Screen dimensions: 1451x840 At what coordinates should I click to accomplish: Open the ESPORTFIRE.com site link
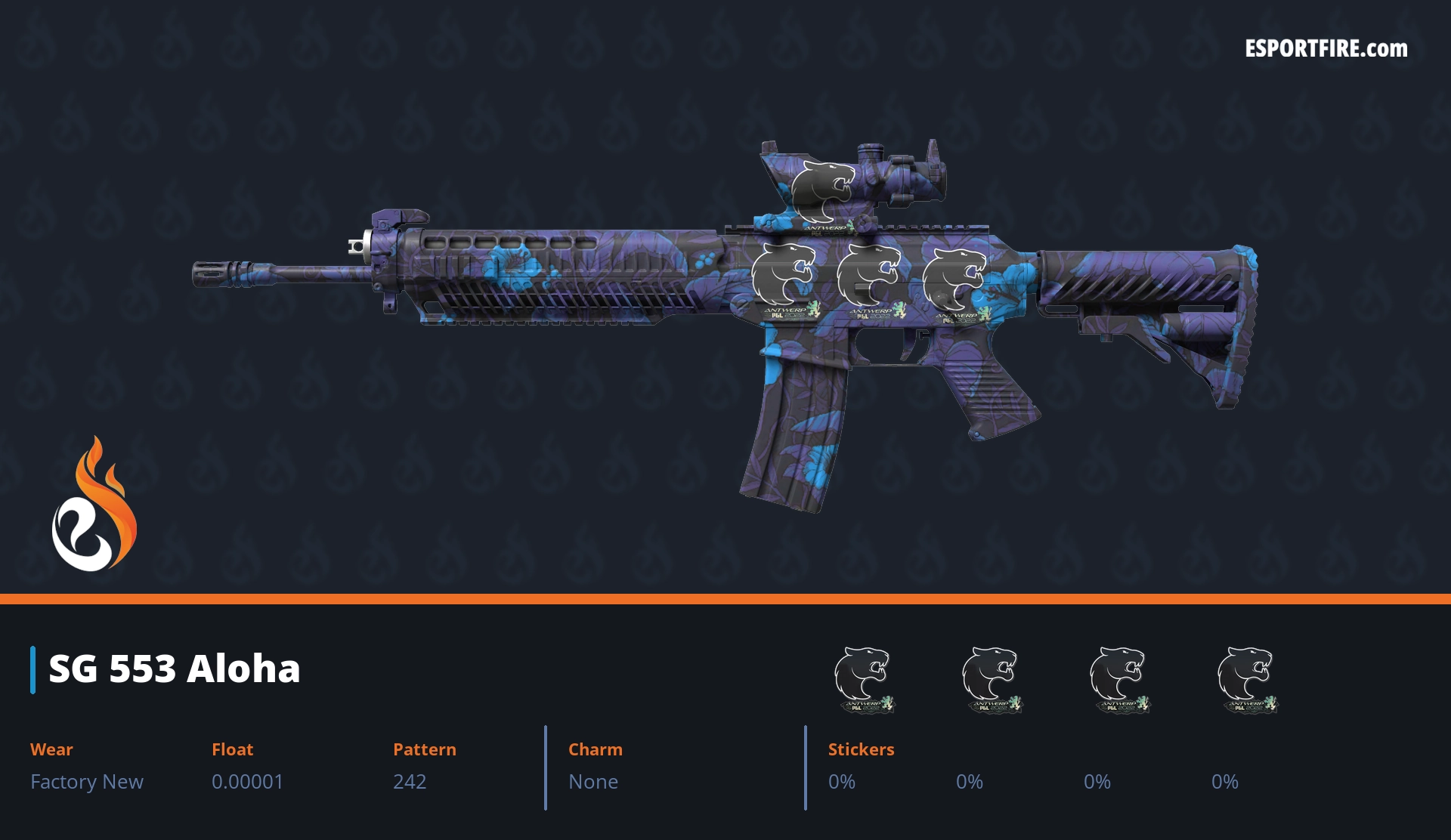tap(1326, 49)
